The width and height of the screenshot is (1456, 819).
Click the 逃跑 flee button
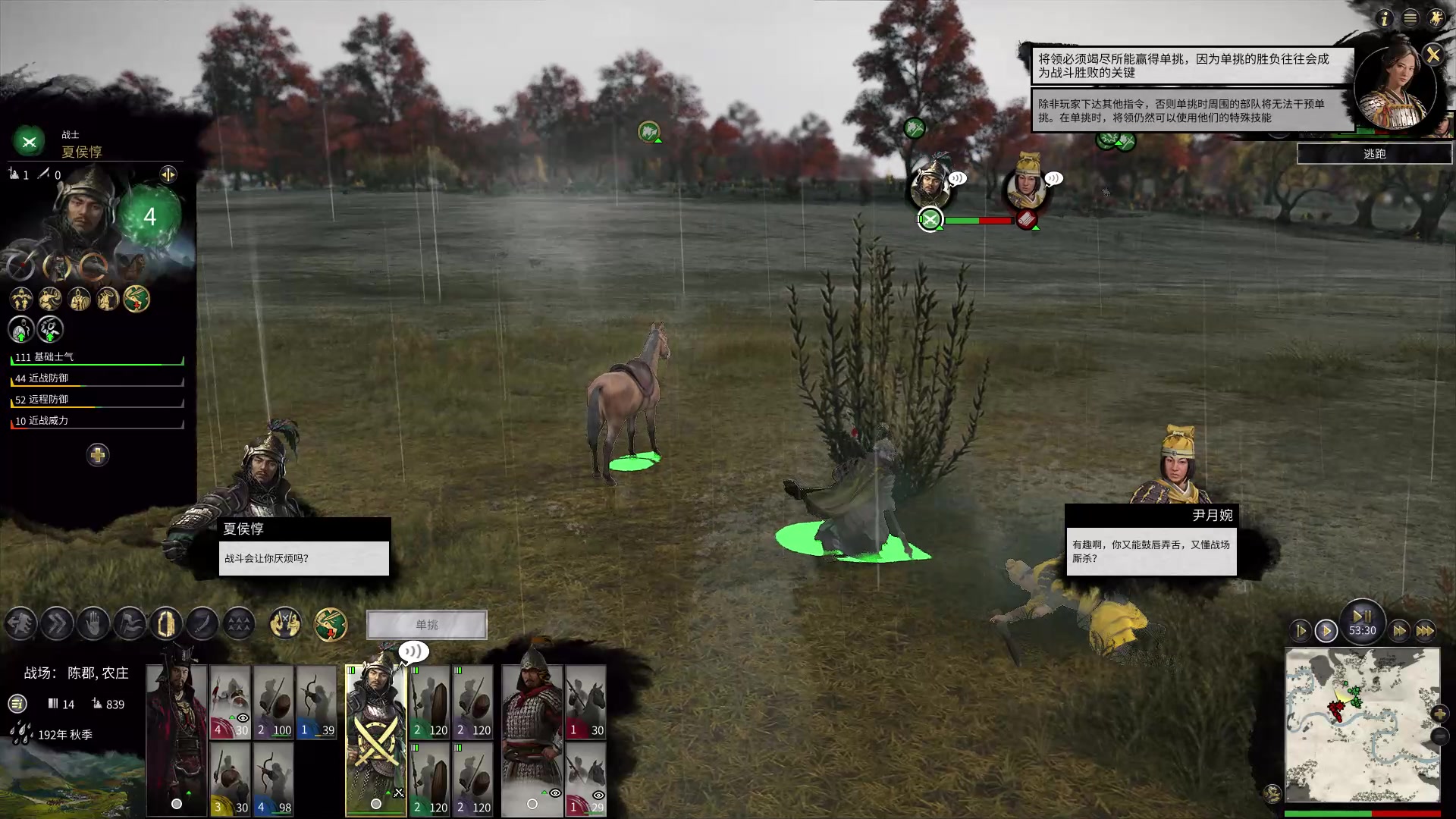tap(1374, 154)
